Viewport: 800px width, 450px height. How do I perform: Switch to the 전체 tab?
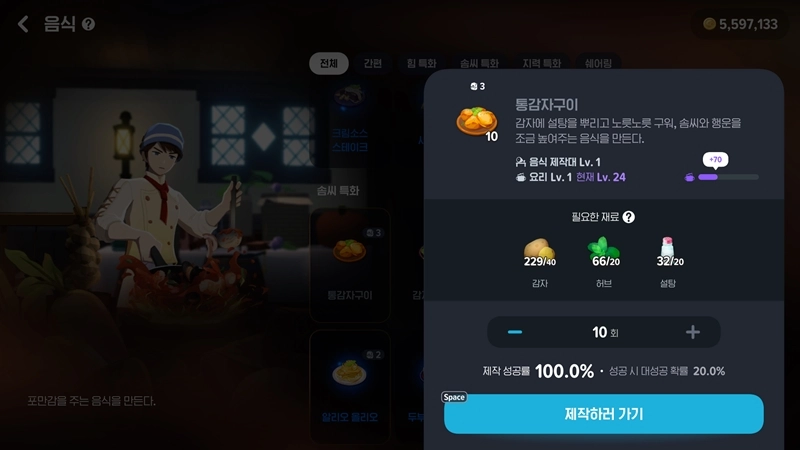(x=328, y=64)
